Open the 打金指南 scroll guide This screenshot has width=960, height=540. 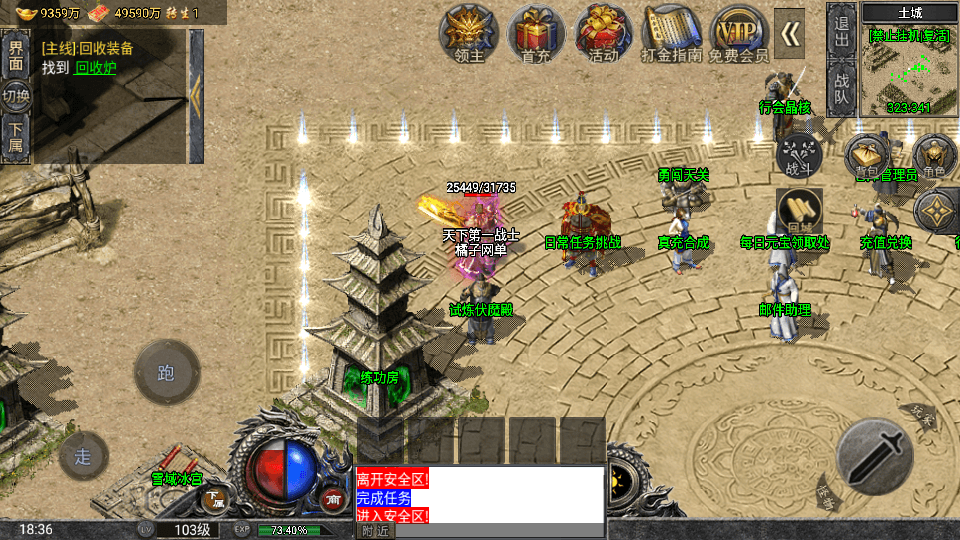[672, 34]
